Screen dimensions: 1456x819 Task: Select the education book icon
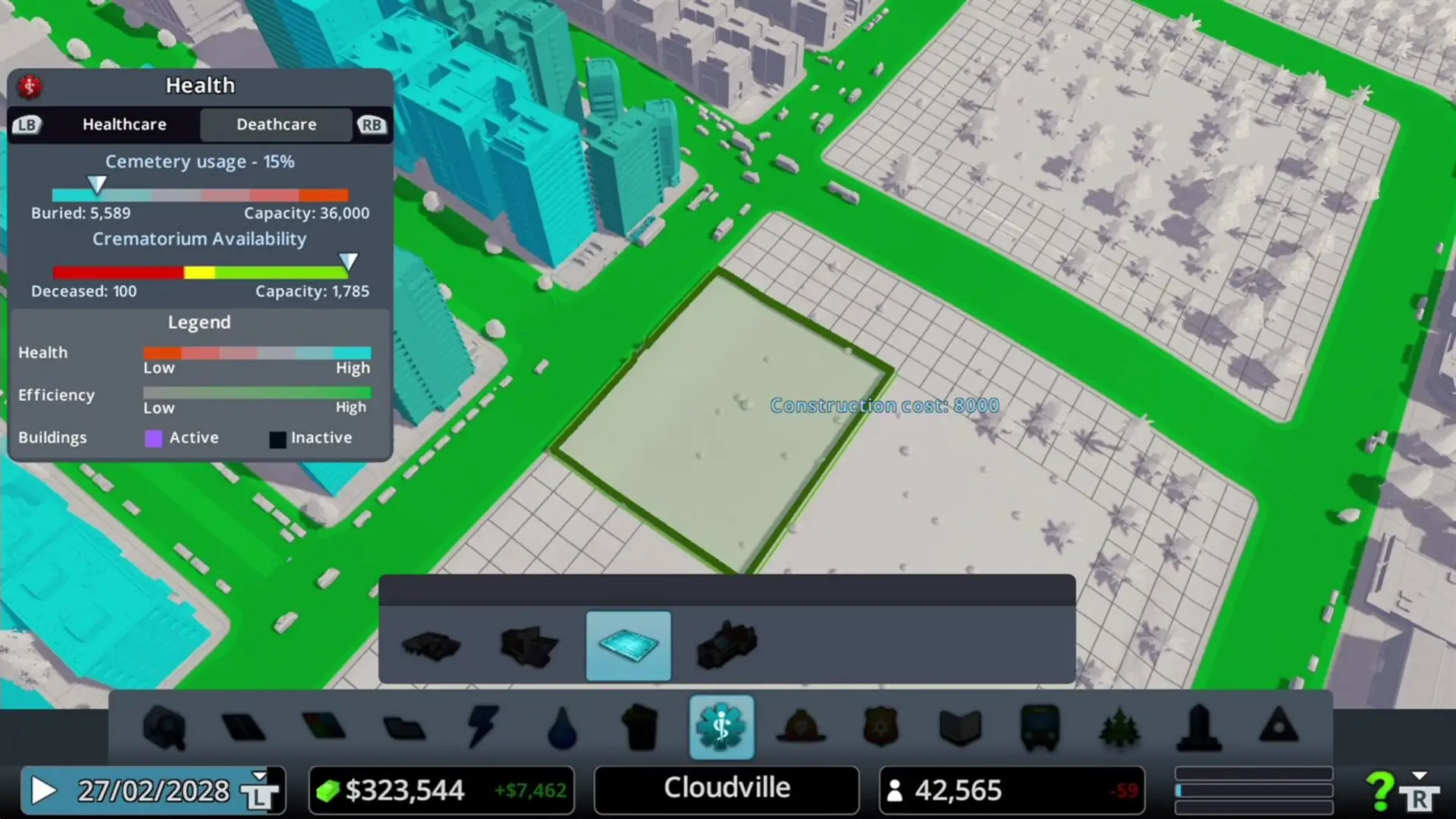click(x=960, y=728)
